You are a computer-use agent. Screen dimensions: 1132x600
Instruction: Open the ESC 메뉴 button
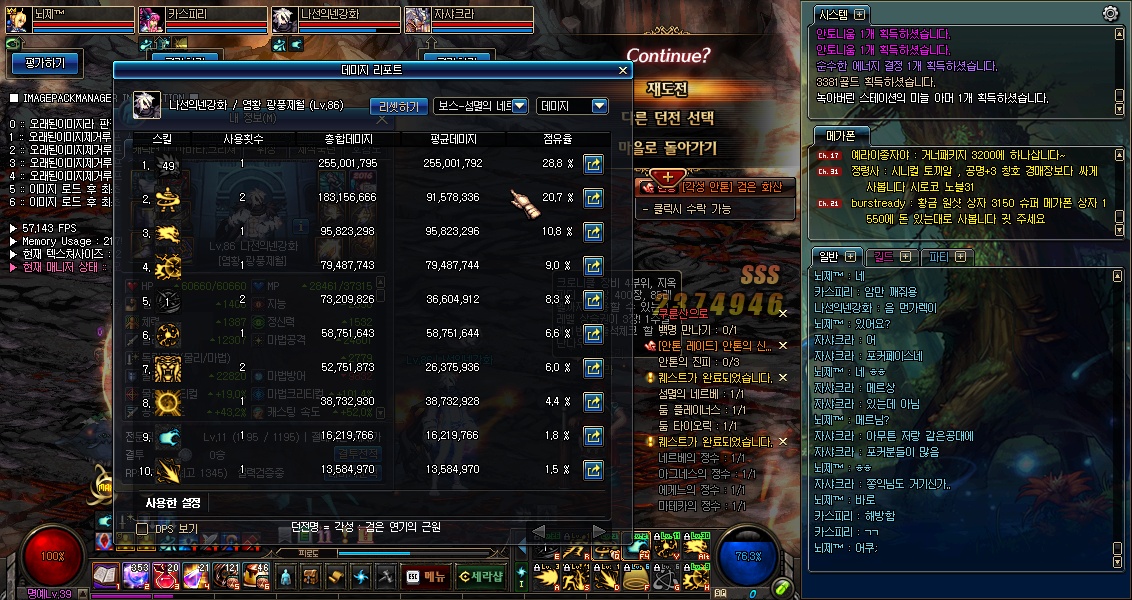(427, 576)
